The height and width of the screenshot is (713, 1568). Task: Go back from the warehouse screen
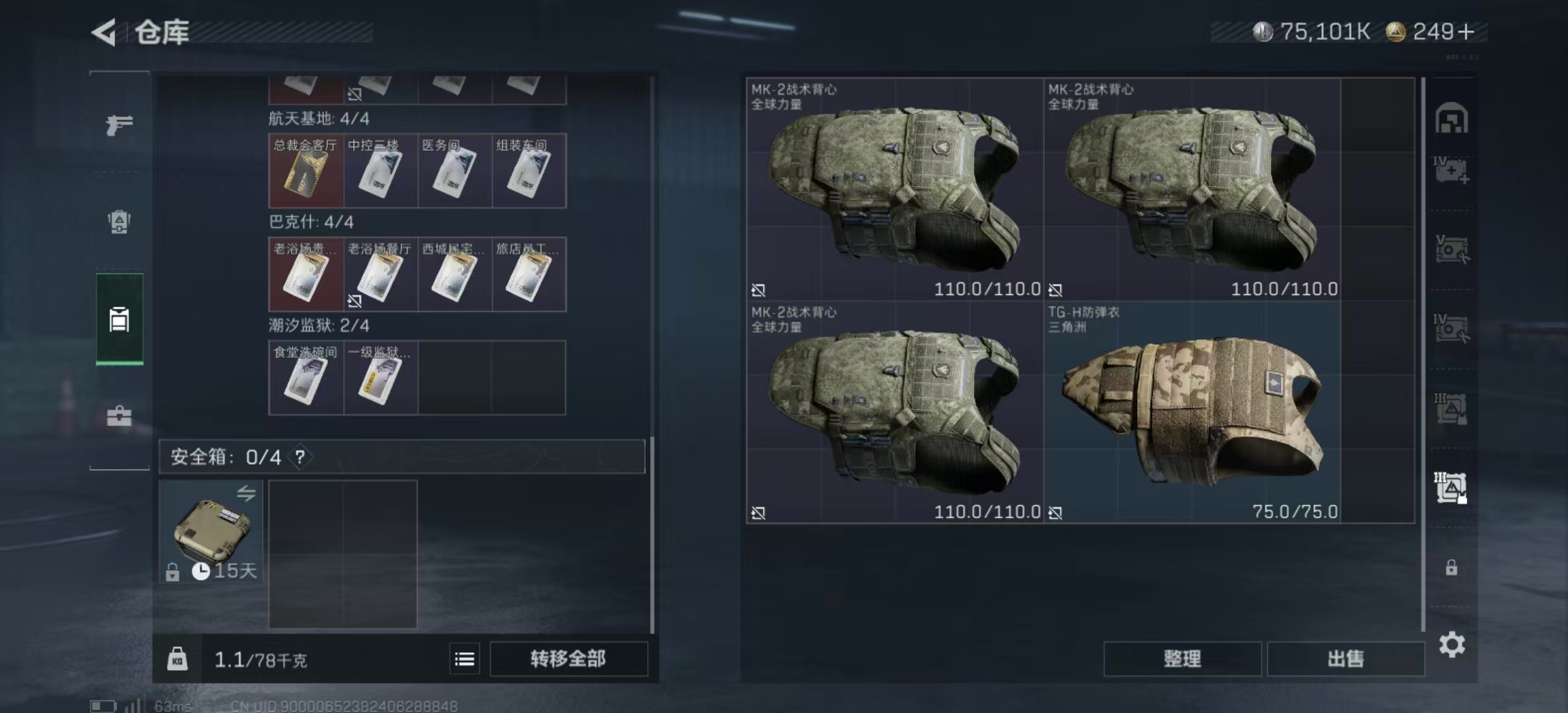tap(104, 32)
